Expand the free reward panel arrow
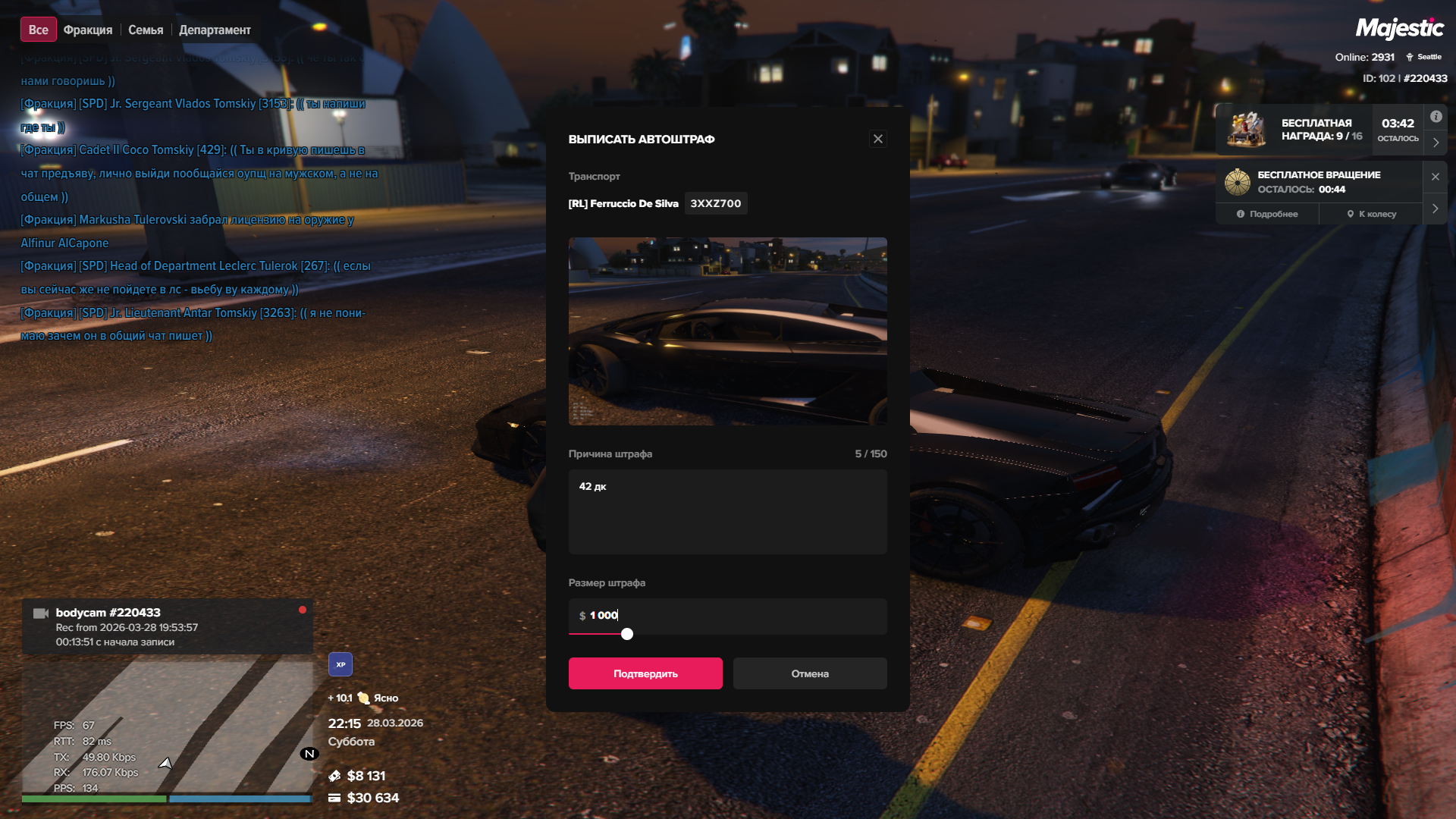 pos(1436,143)
